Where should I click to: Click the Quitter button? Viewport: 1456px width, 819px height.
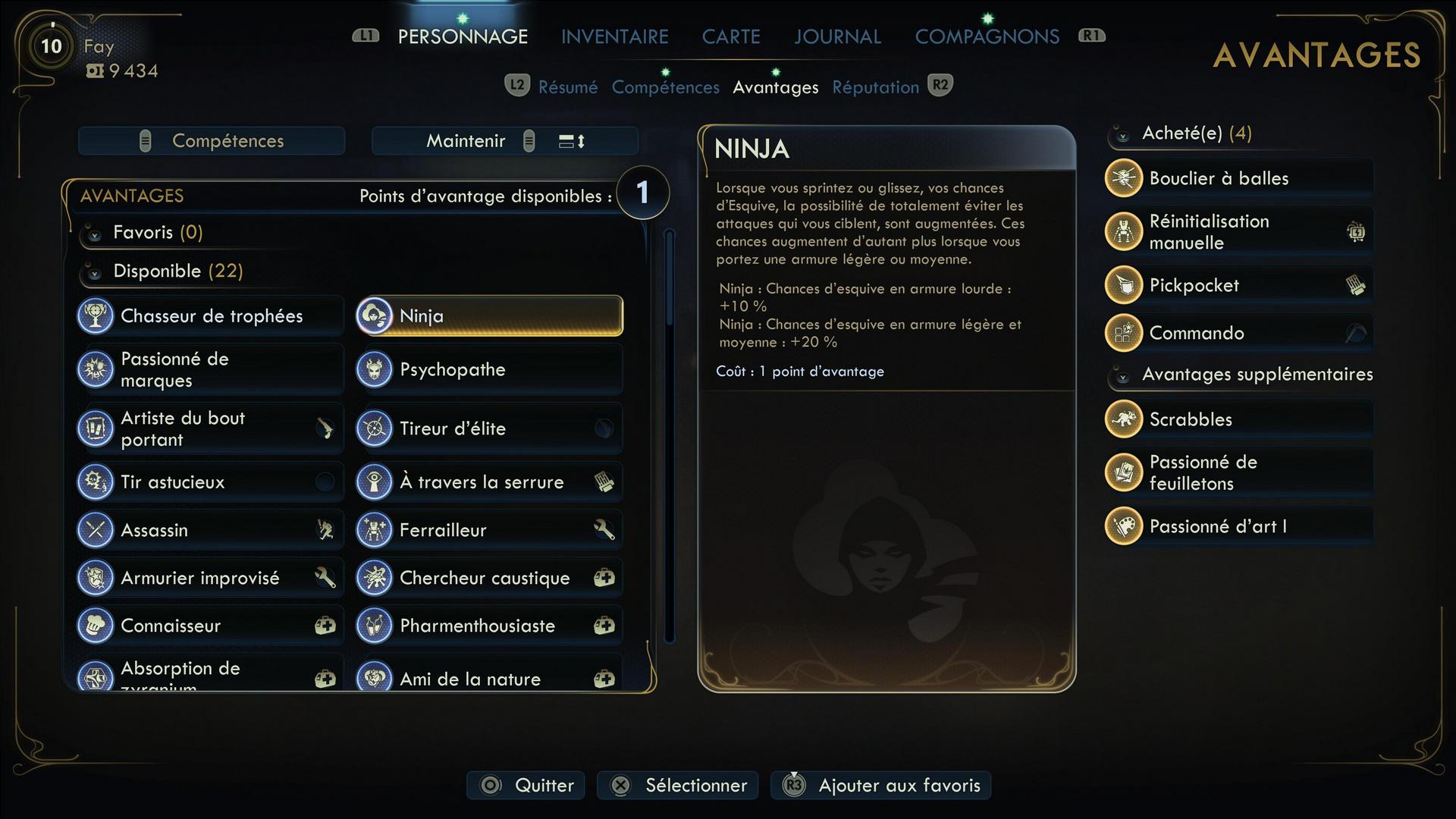(526, 786)
